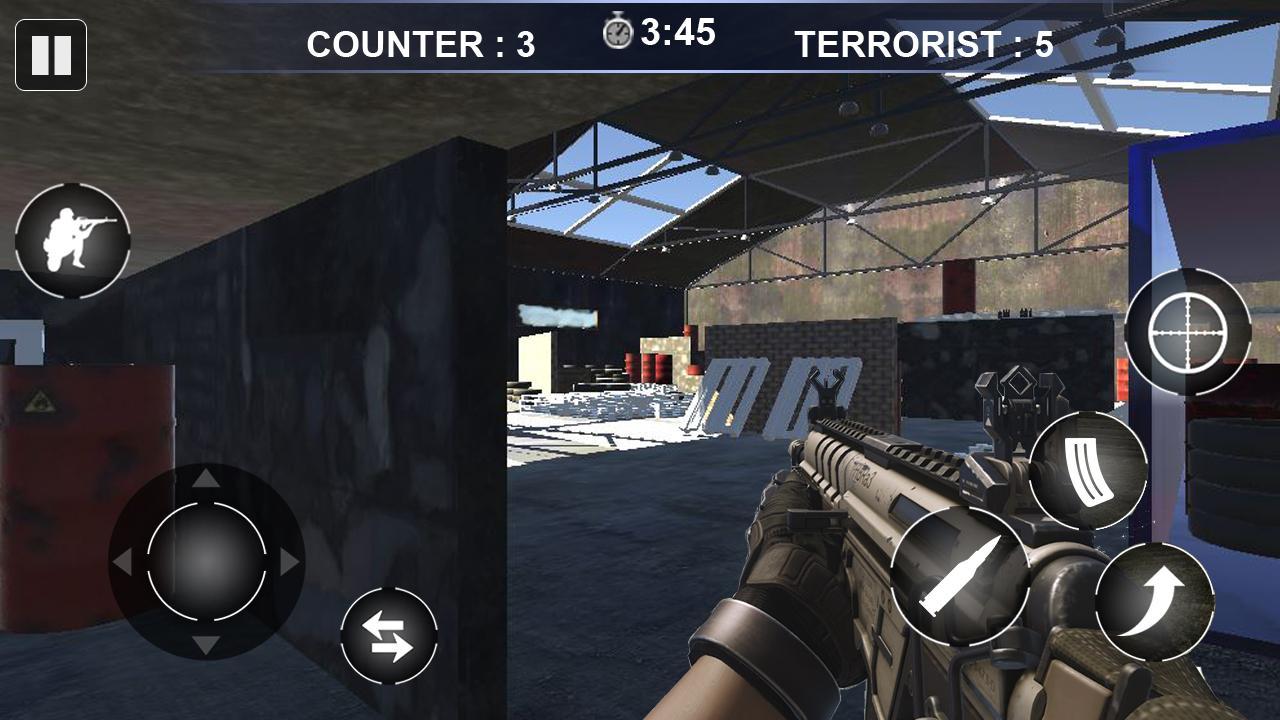Tap the stopwatch timer icon
This screenshot has width=1280, height=720.
click(x=619, y=30)
